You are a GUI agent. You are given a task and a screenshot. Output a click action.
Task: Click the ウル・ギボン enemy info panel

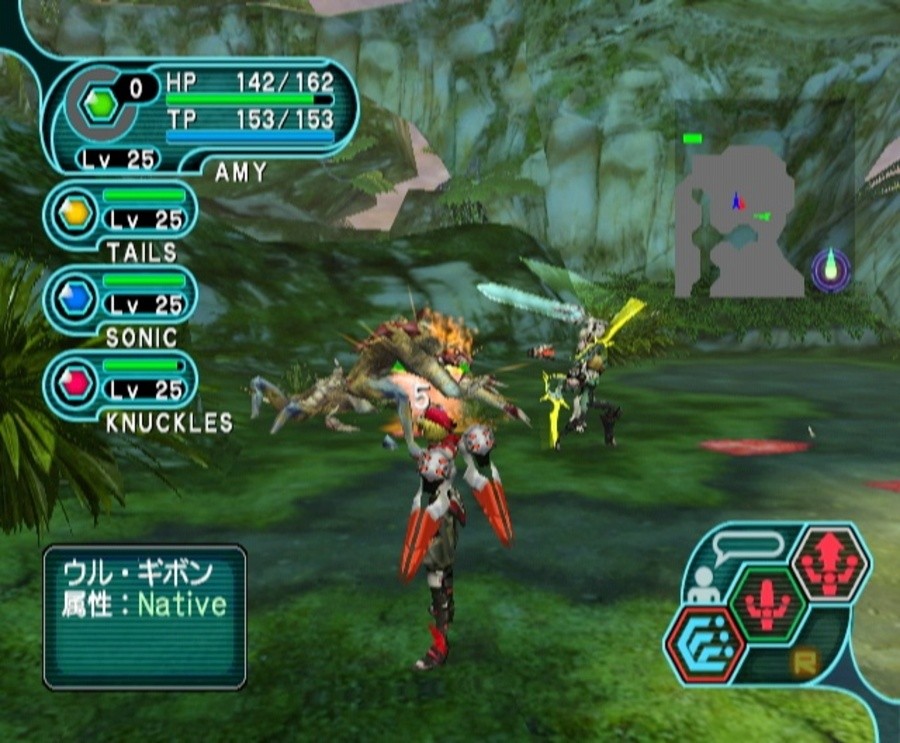pyautogui.click(x=144, y=615)
